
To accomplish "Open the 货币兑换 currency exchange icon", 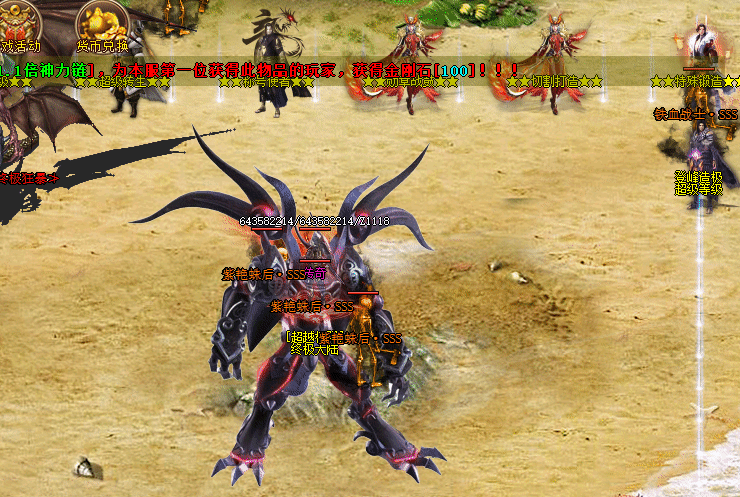I will tap(103, 22).
